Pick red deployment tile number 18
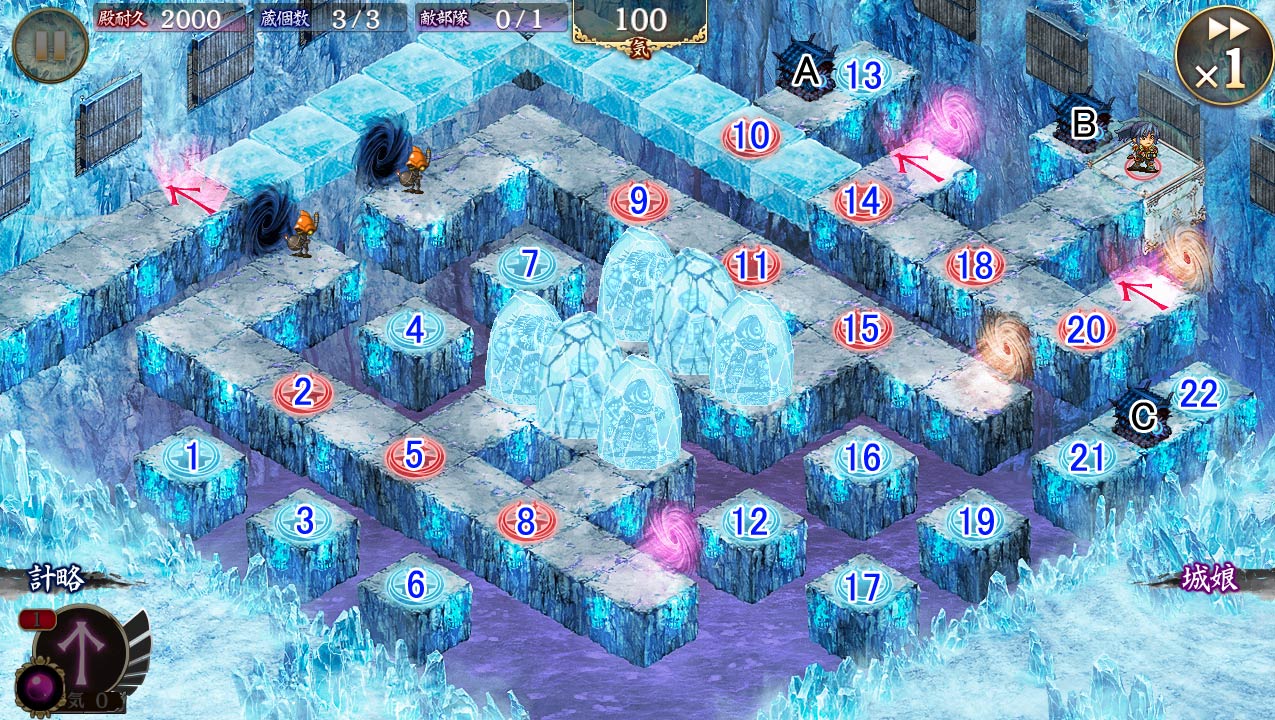 click(x=975, y=266)
